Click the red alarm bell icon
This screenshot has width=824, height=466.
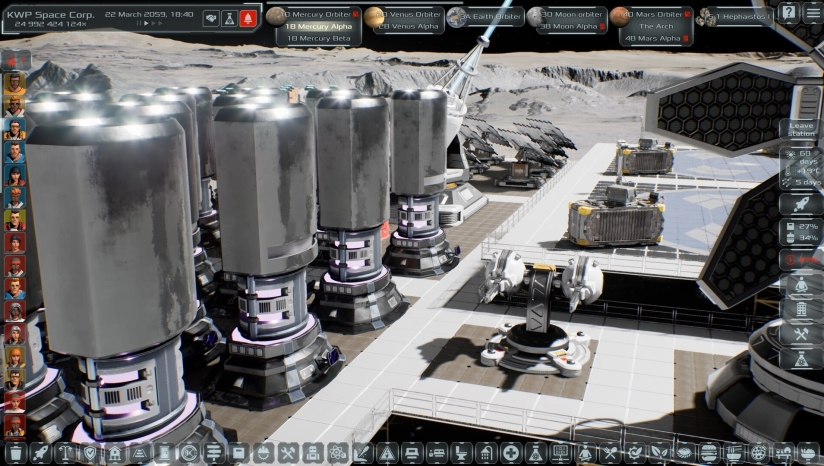click(247, 18)
